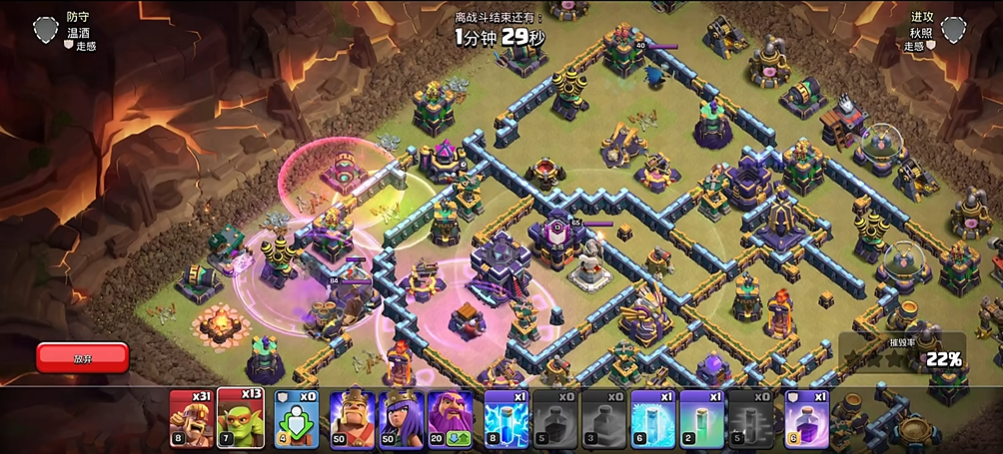Select the icy Freeze spell

click(653, 417)
